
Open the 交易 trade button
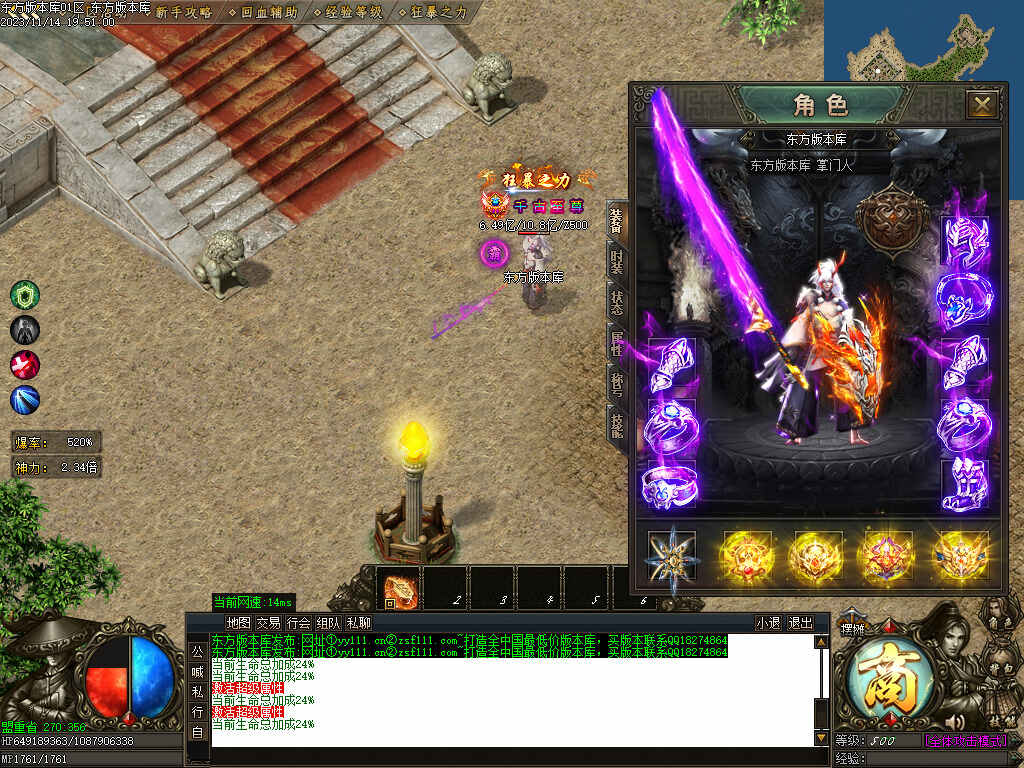point(268,622)
